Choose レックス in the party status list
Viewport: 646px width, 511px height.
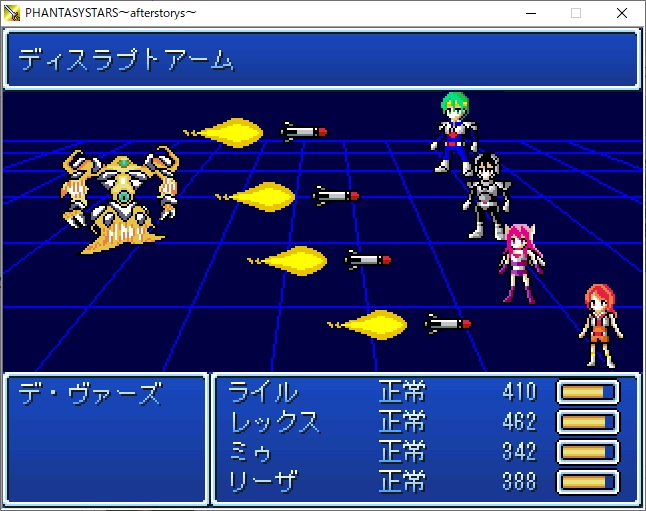tap(275, 422)
